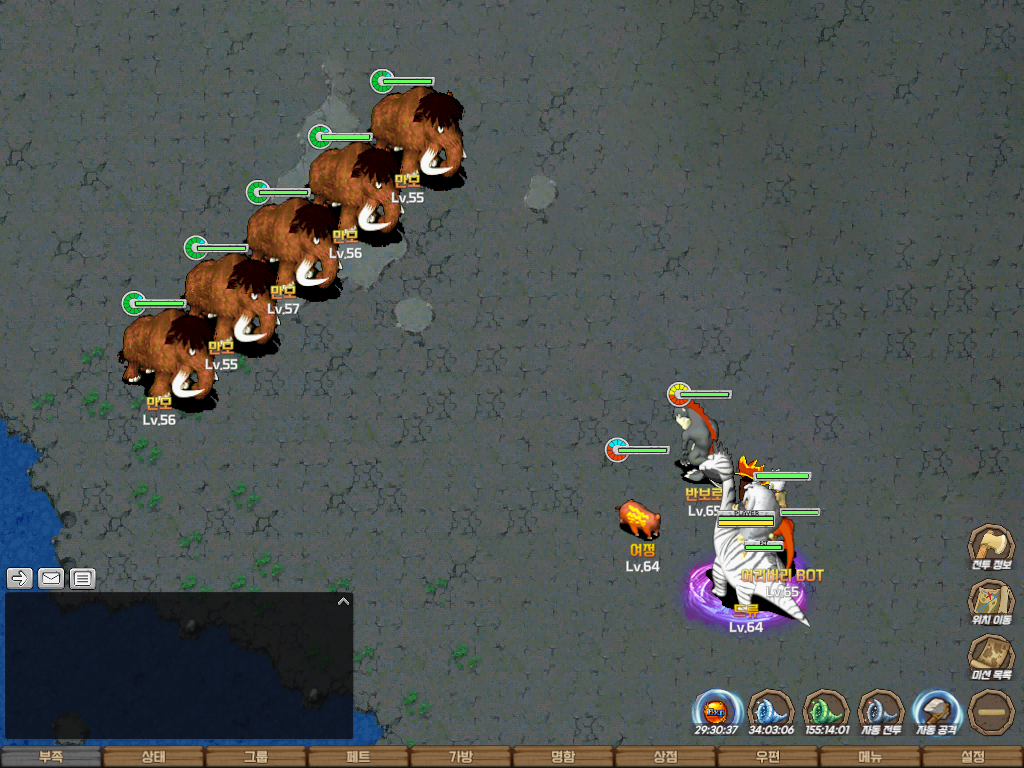Check the 우편 (mail) menu
The width and height of the screenshot is (1024, 768).
click(x=767, y=757)
